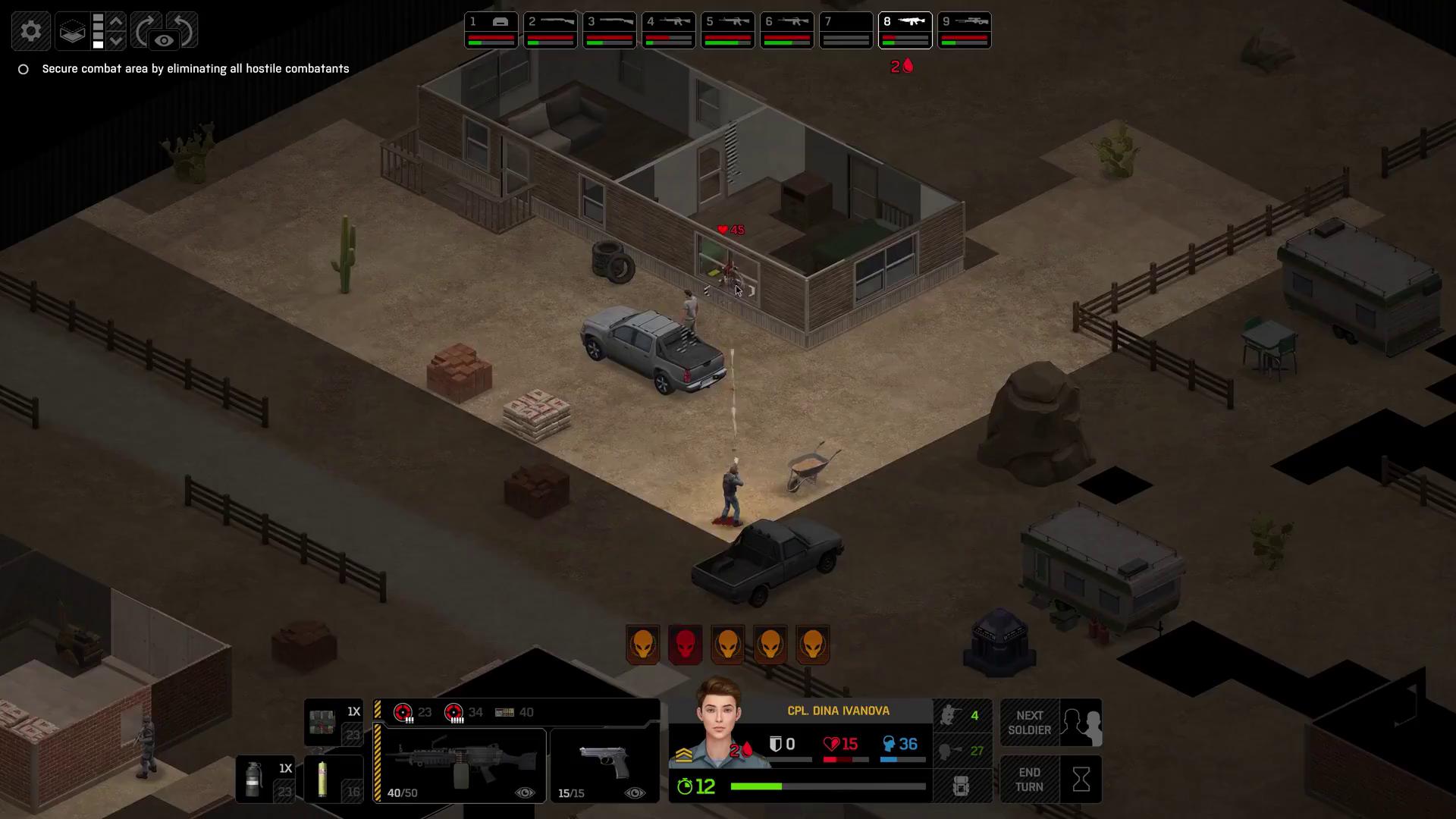Rotate camera clockwise
The image size is (1456, 819).
[x=145, y=30]
